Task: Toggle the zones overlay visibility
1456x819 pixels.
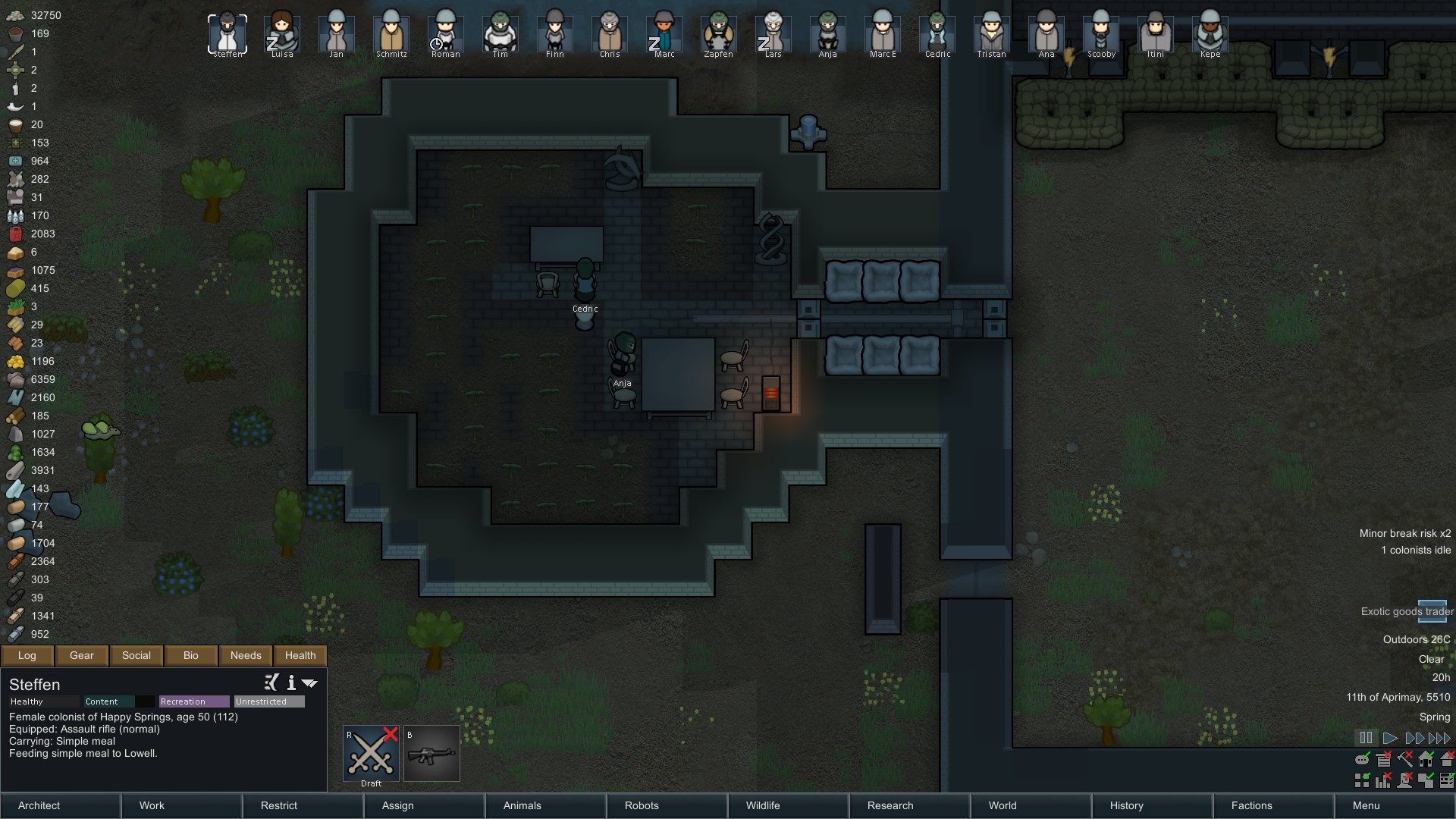Action: [1362, 781]
